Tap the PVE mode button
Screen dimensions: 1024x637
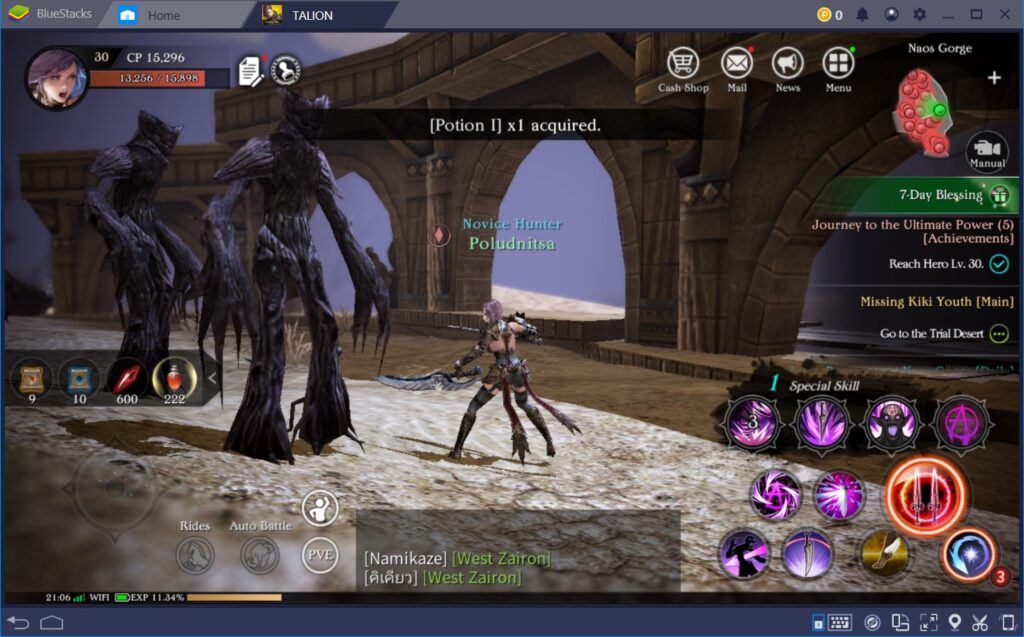(x=320, y=554)
